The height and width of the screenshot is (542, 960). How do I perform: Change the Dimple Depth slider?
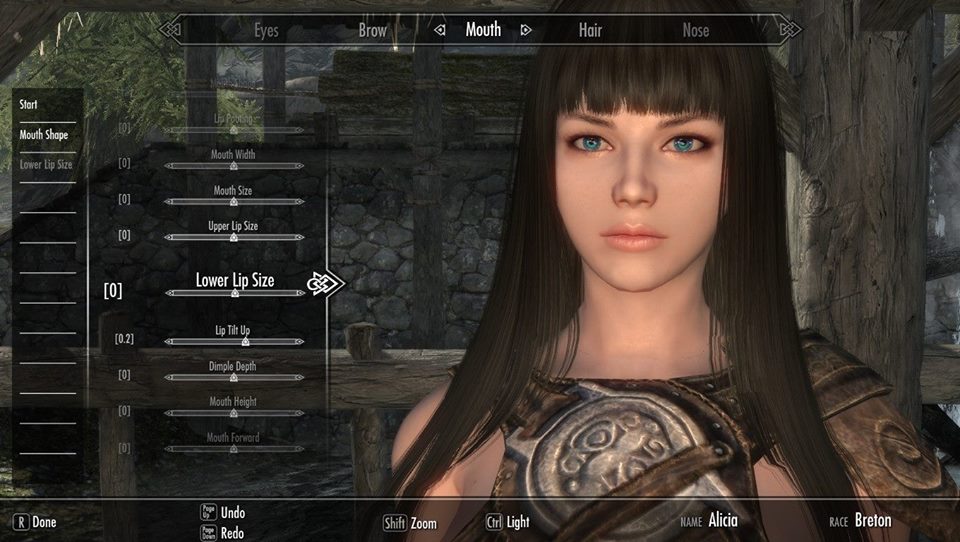tap(234, 378)
